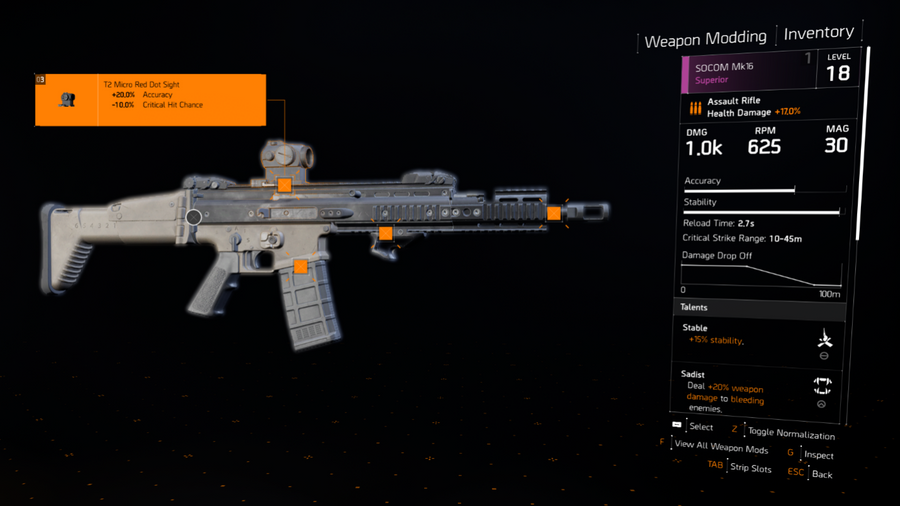Select the optics mod slot under the red dot sight
This screenshot has height=506, width=900.
(284, 185)
